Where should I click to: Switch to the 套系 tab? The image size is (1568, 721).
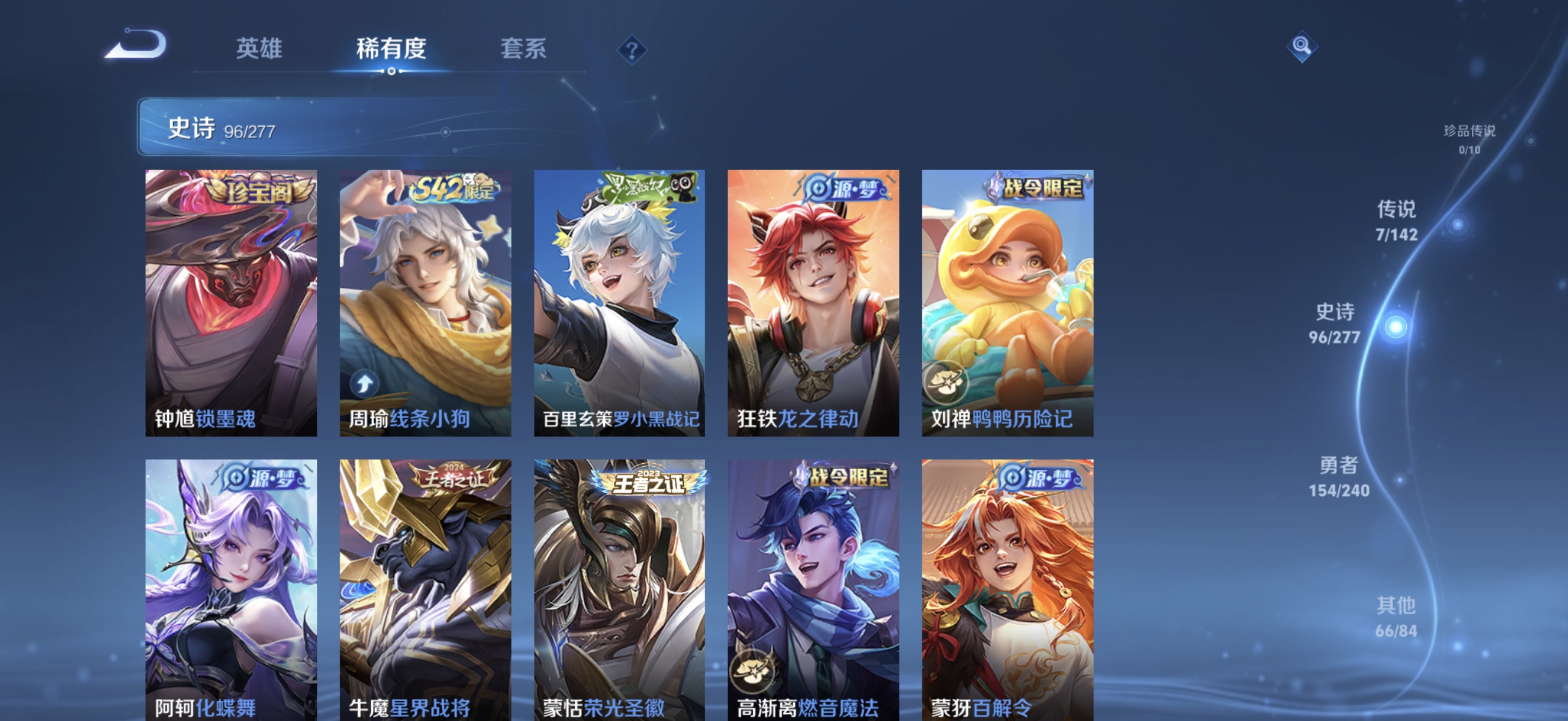pos(522,50)
